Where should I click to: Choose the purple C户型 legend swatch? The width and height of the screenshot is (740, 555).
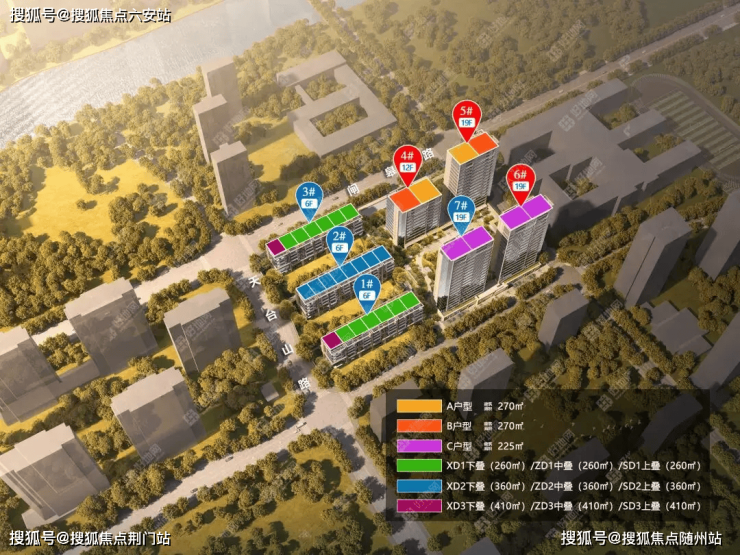click(x=417, y=446)
